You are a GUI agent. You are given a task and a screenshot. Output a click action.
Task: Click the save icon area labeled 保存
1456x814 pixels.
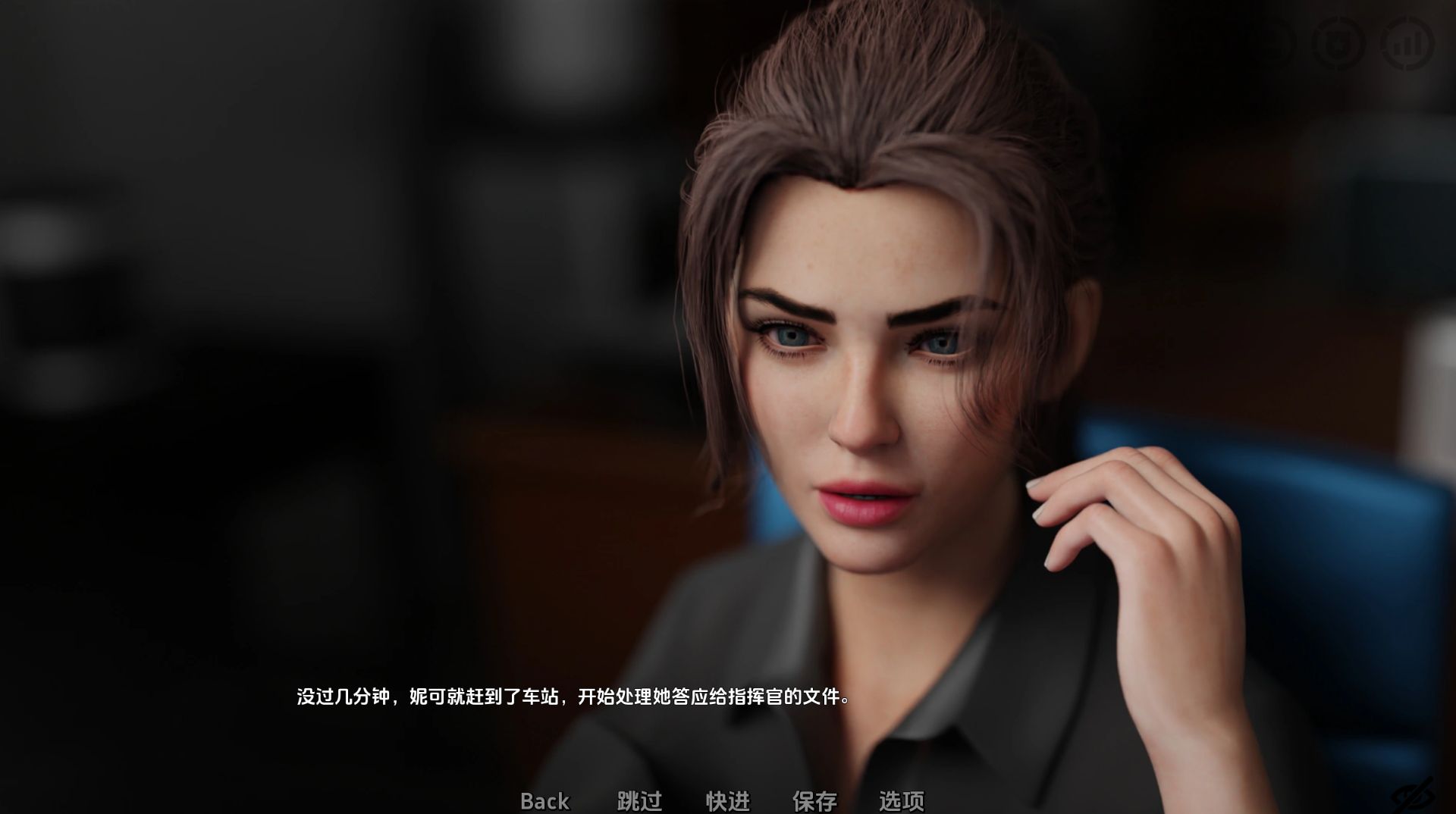(814, 802)
